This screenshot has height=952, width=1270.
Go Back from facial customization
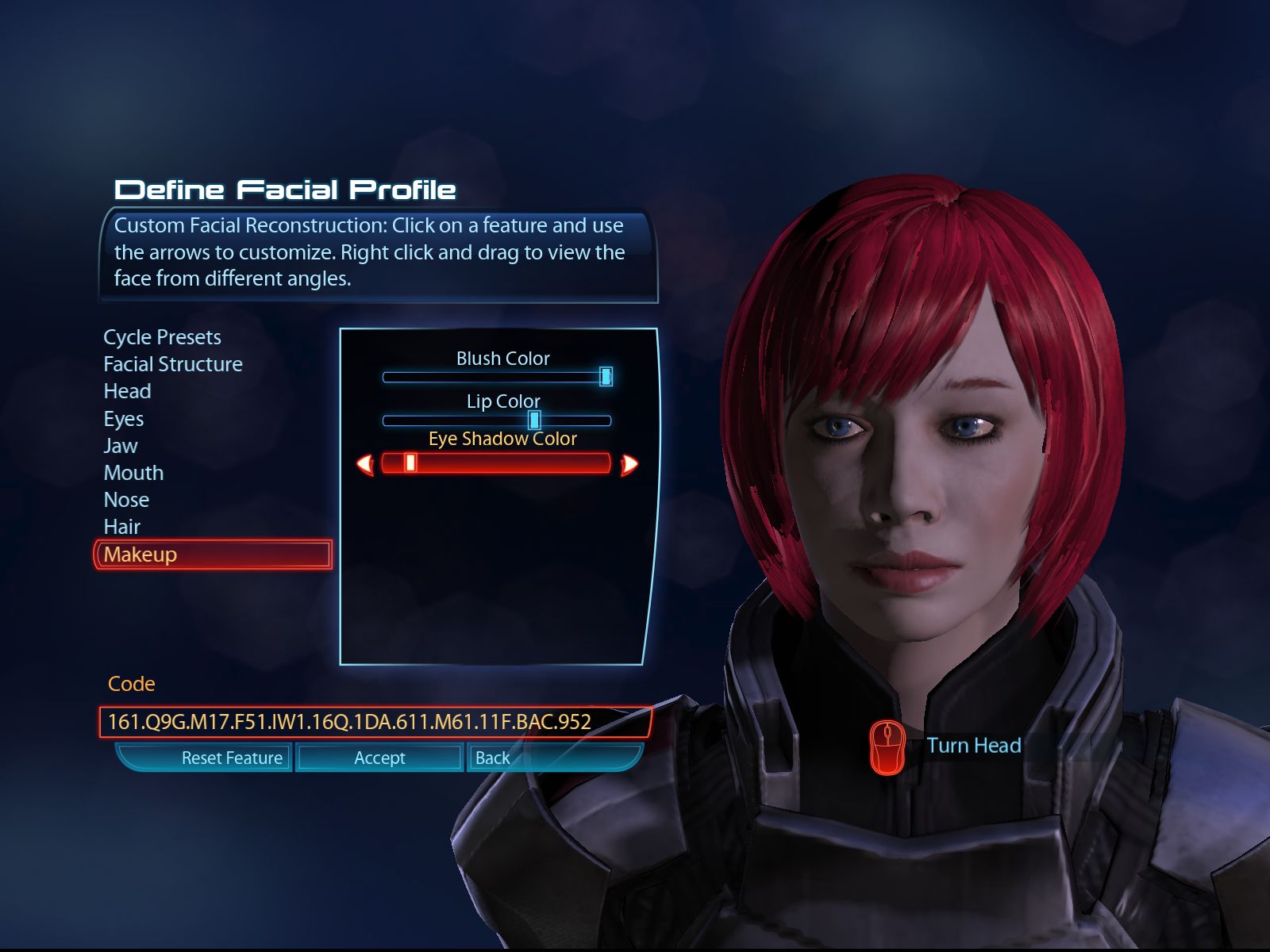click(x=492, y=758)
